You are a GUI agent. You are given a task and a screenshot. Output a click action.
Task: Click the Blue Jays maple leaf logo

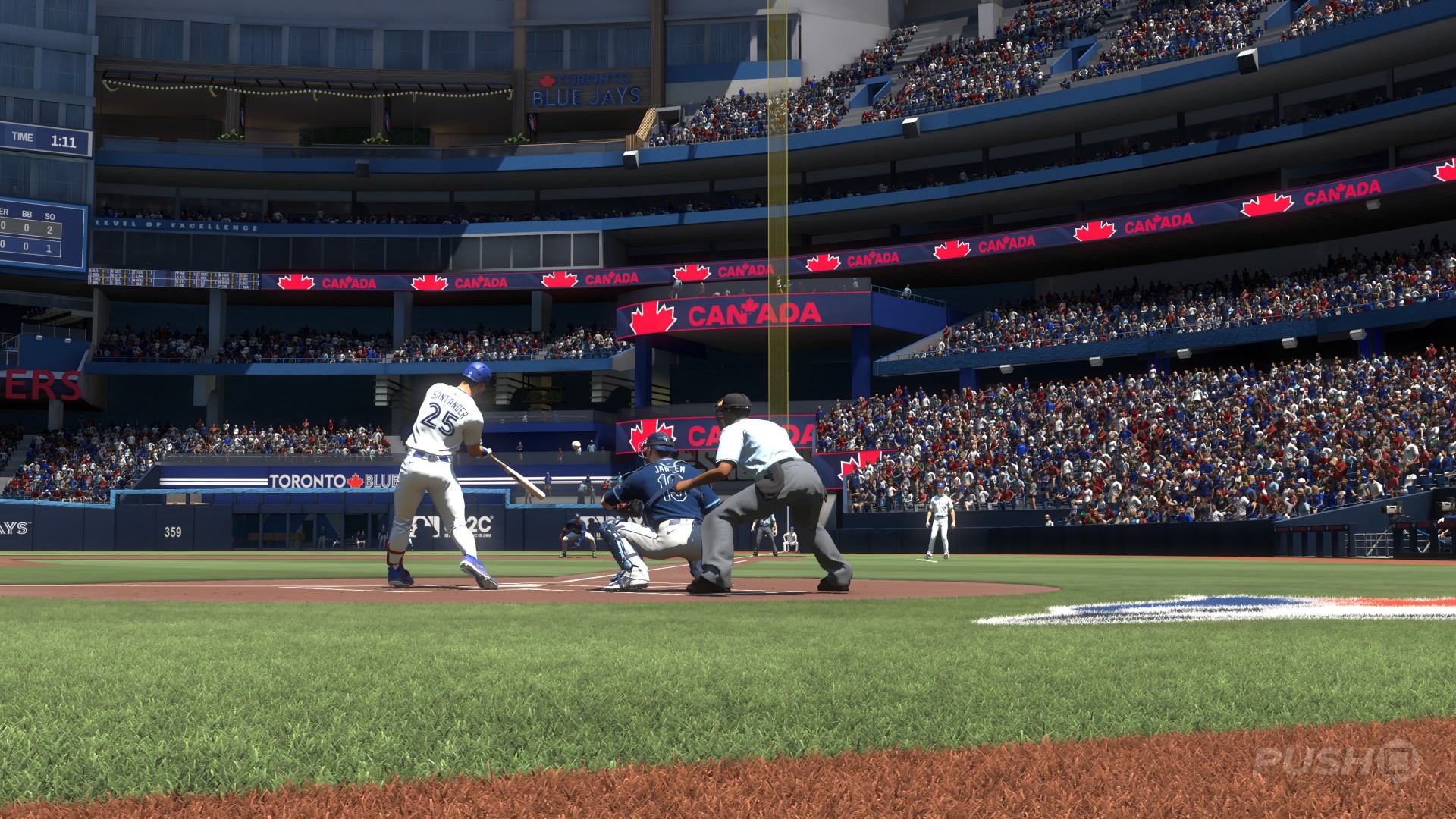548,80
